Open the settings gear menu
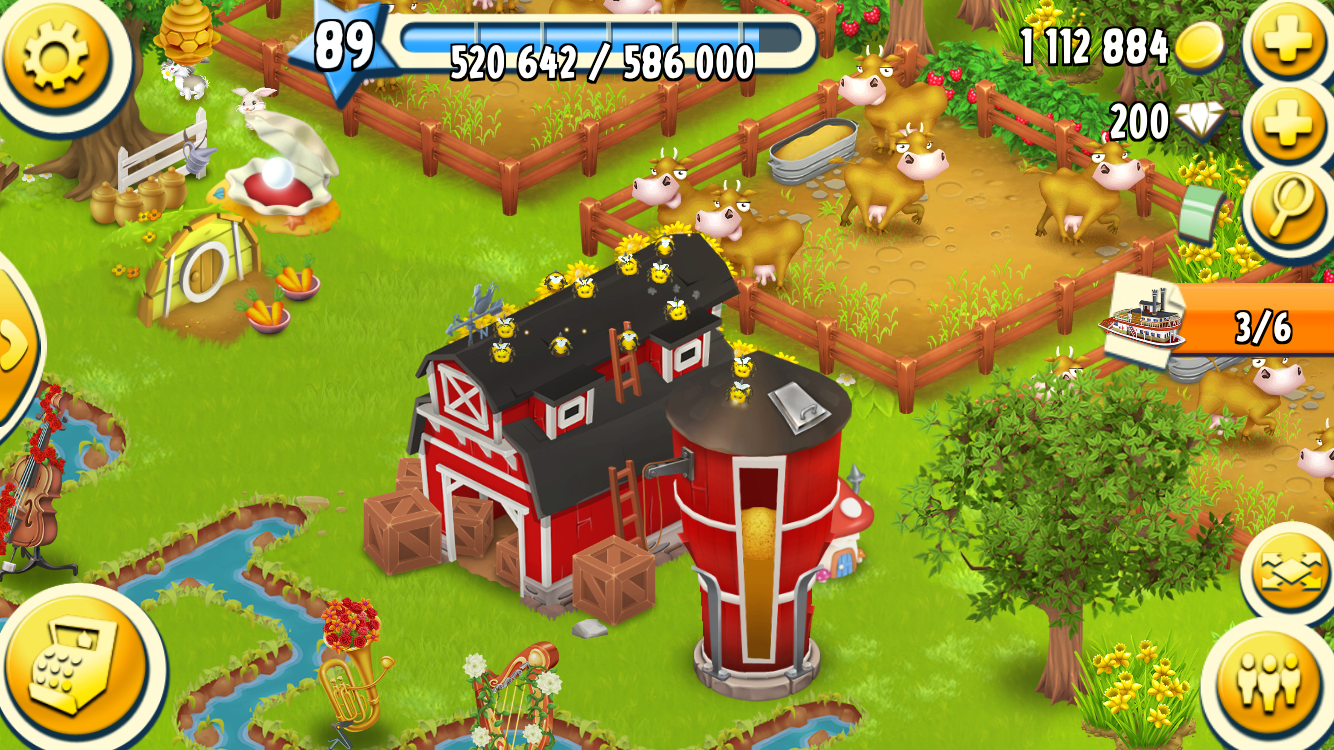 click(55, 50)
